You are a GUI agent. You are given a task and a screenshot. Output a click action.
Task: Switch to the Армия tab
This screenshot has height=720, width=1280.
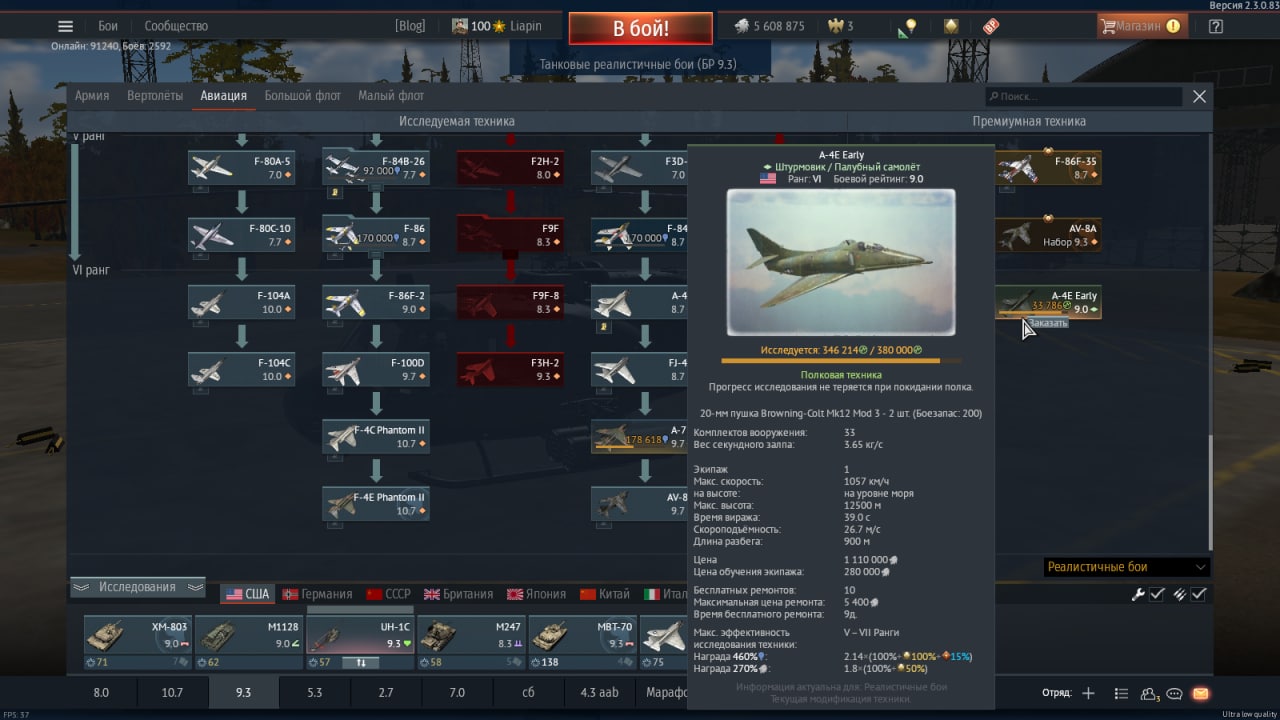click(92, 96)
